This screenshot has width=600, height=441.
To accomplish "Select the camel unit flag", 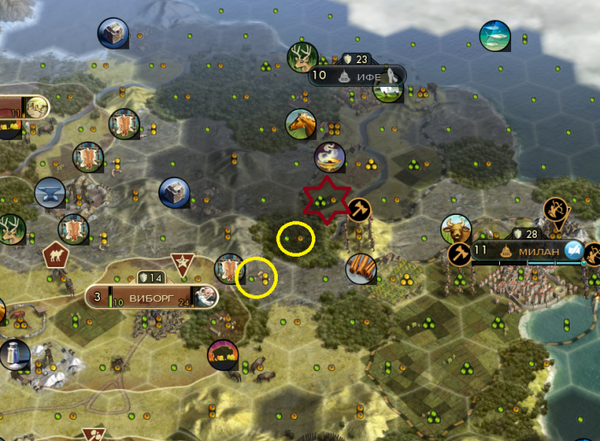I will [53, 256].
